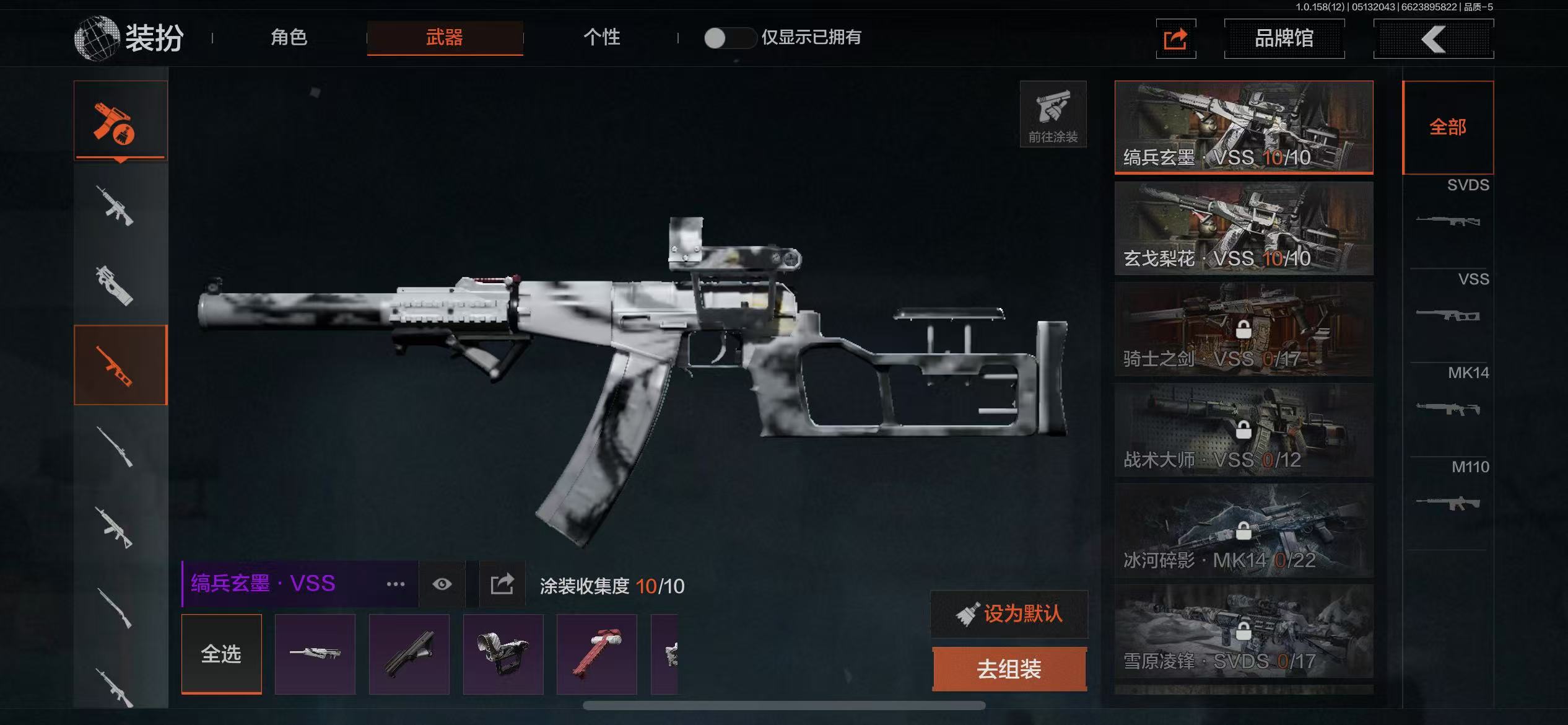Toggle the eye preview visibility icon
This screenshot has width=1568, height=725.
tap(442, 584)
